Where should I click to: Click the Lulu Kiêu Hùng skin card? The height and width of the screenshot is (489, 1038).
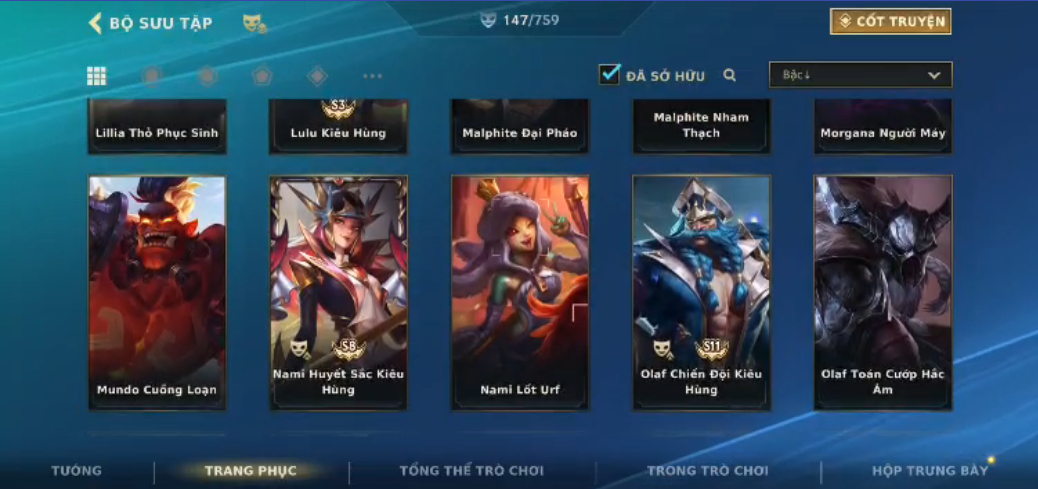[338, 127]
